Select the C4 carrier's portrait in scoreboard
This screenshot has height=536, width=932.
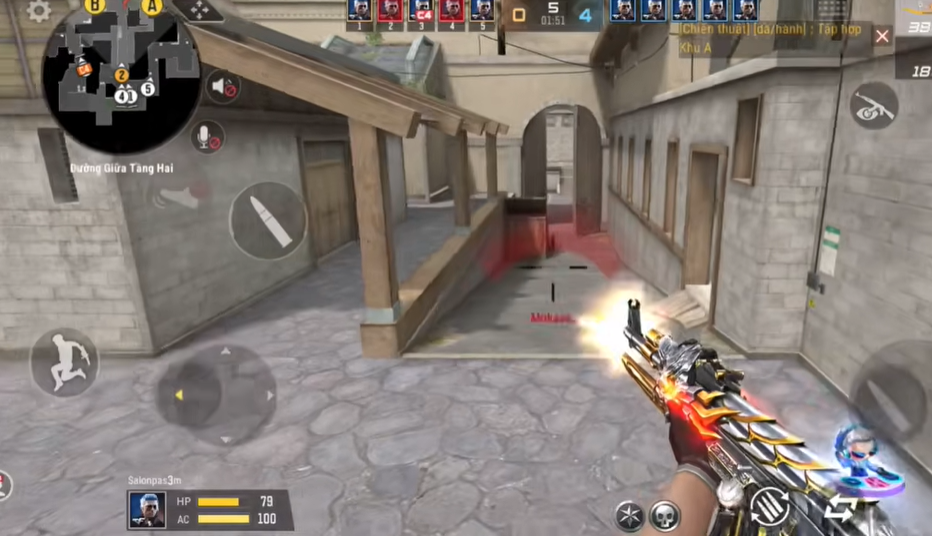(x=421, y=11)
